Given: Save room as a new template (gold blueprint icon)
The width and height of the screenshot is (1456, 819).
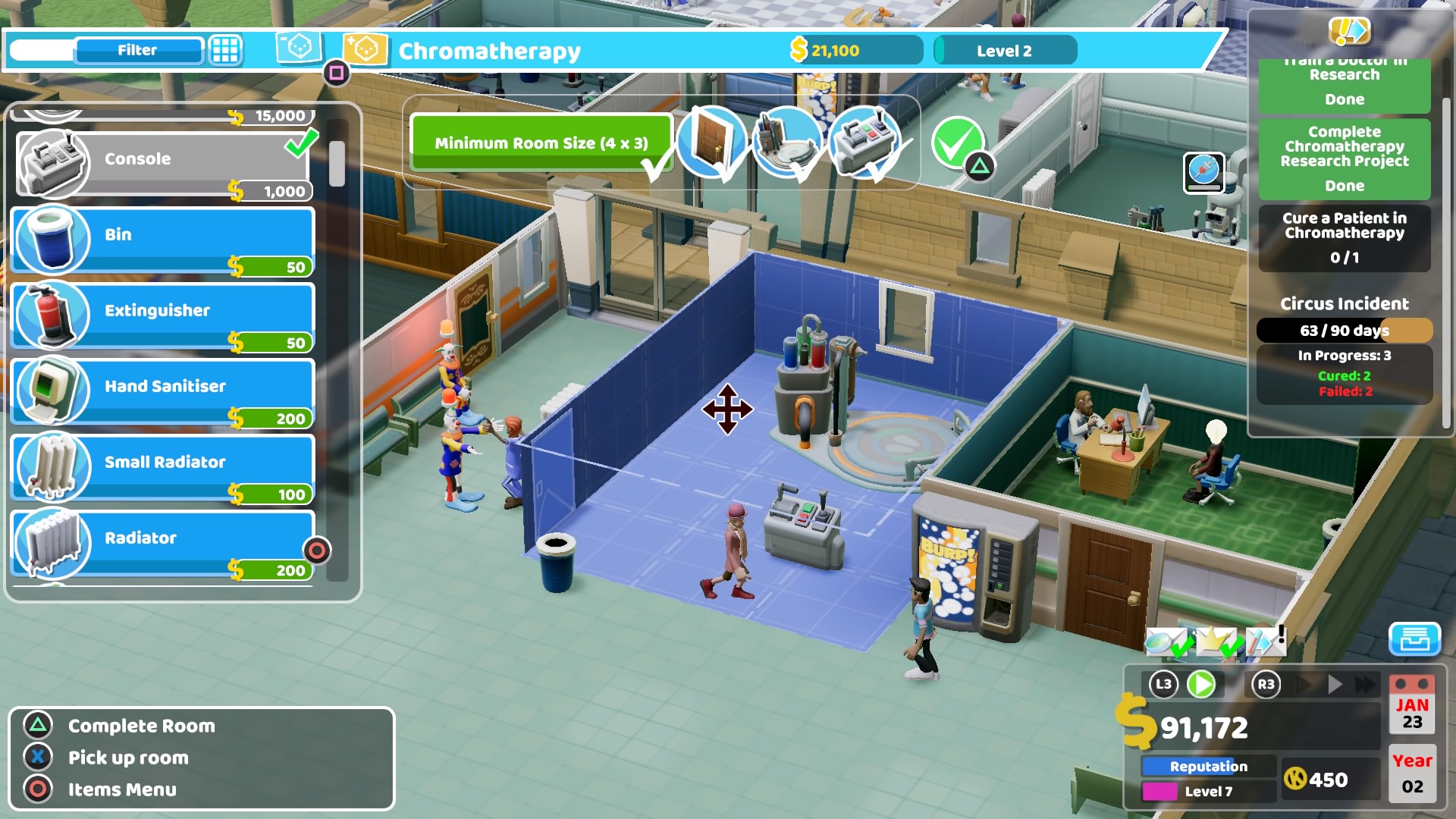Looking at the screenshot, I should coord(366,50).
